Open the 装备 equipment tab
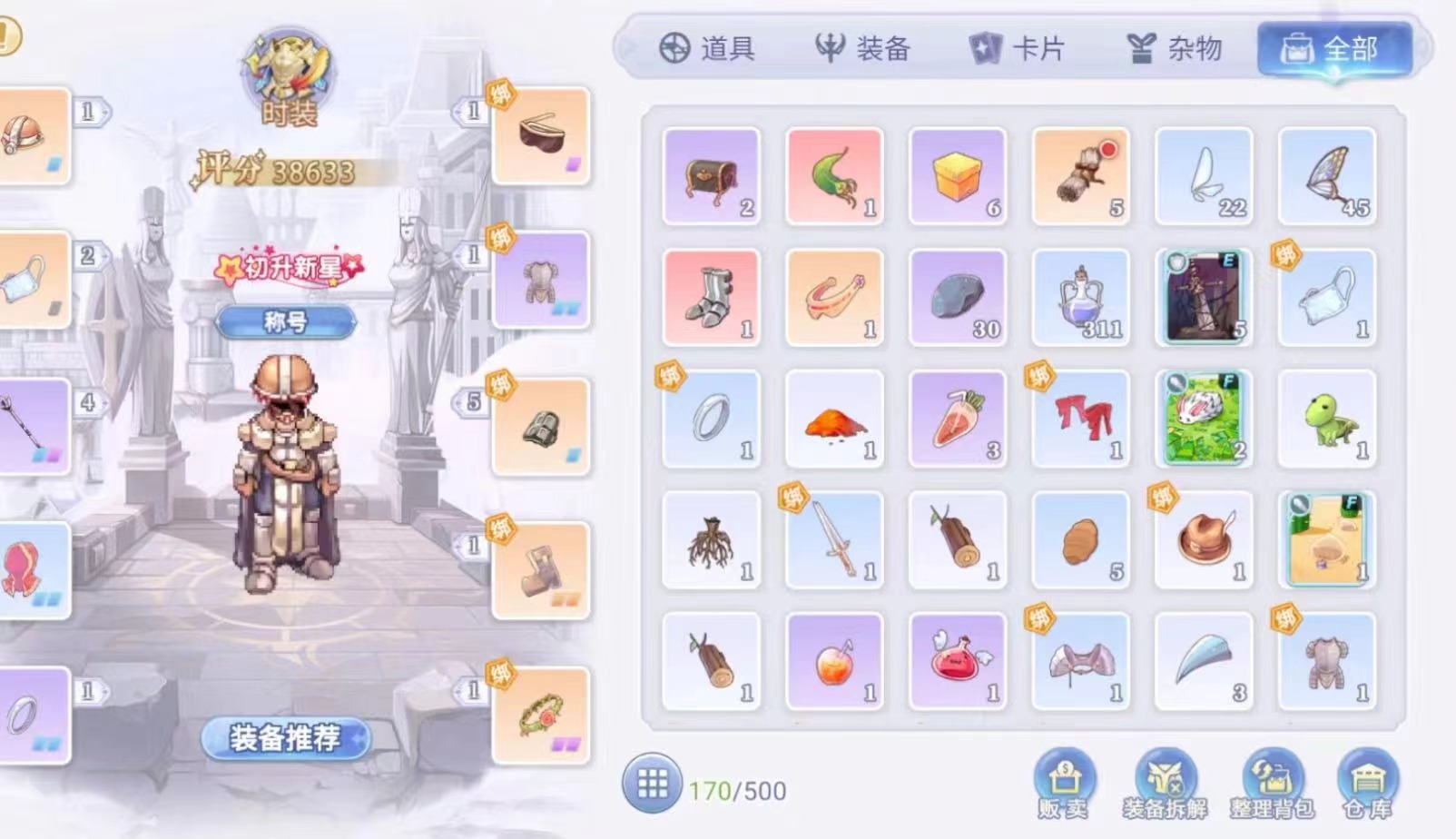Viewport: 1456px width, 839px height. coord(862,48)
